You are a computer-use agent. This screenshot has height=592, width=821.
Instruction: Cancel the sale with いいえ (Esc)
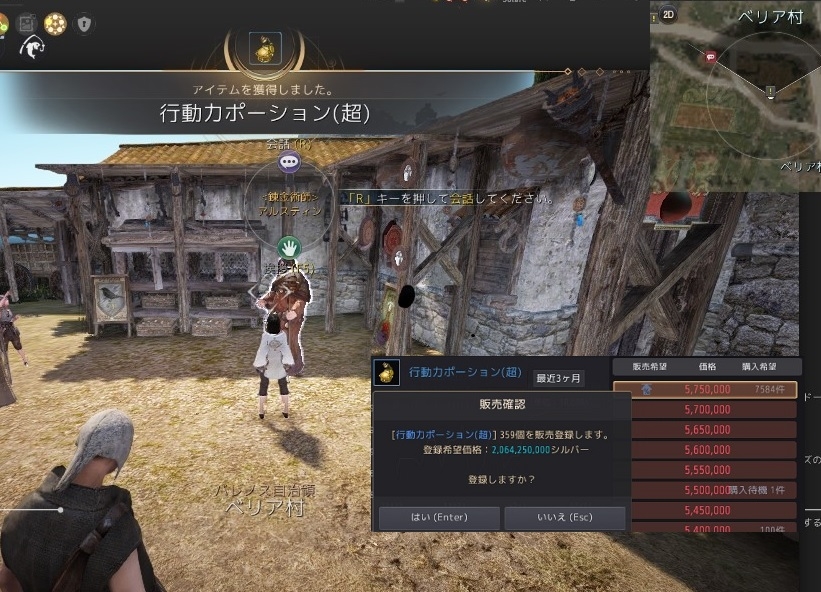pos(565,518)
